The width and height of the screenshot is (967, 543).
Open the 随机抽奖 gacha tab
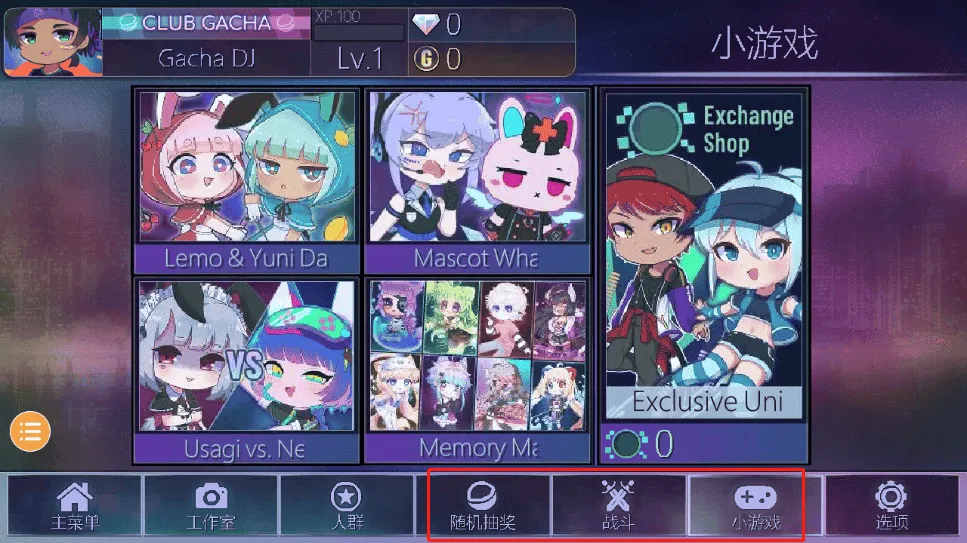pyautogui.click(x=482, y=506)
